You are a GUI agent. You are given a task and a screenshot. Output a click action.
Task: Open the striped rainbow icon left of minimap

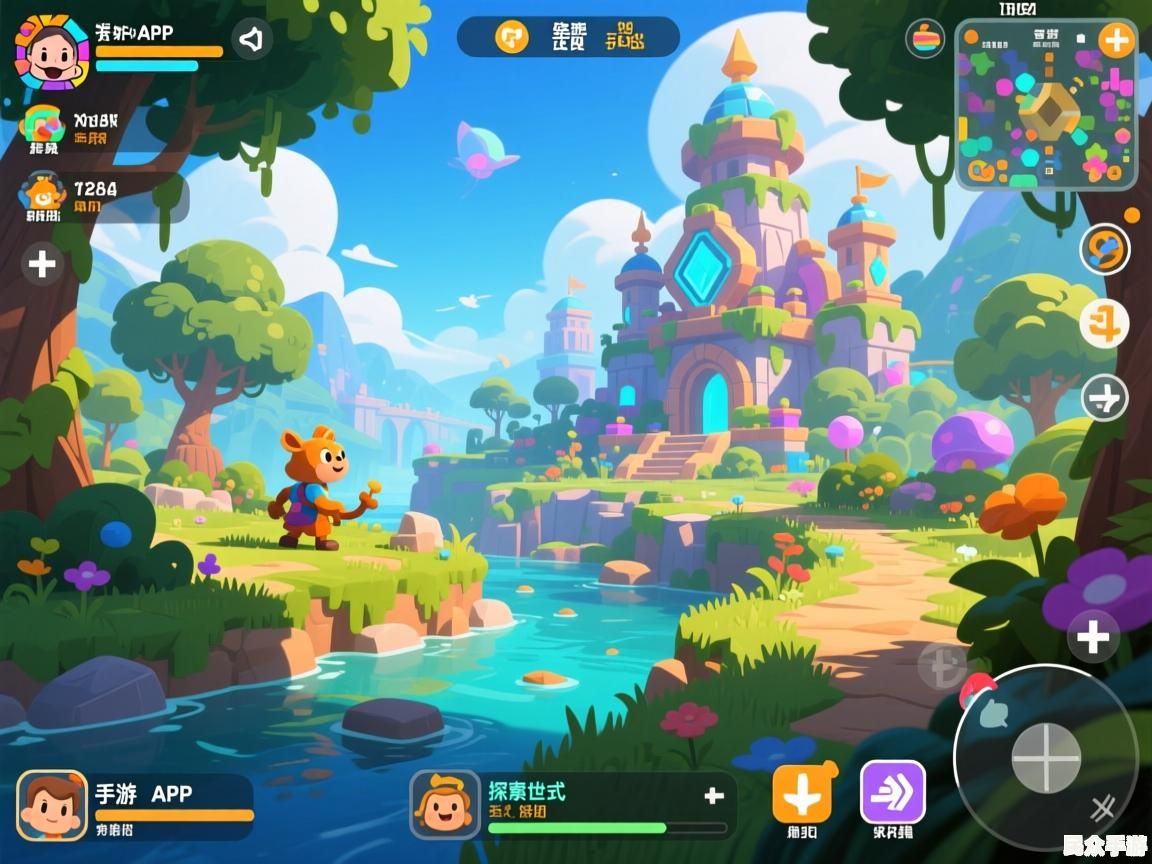925,38
